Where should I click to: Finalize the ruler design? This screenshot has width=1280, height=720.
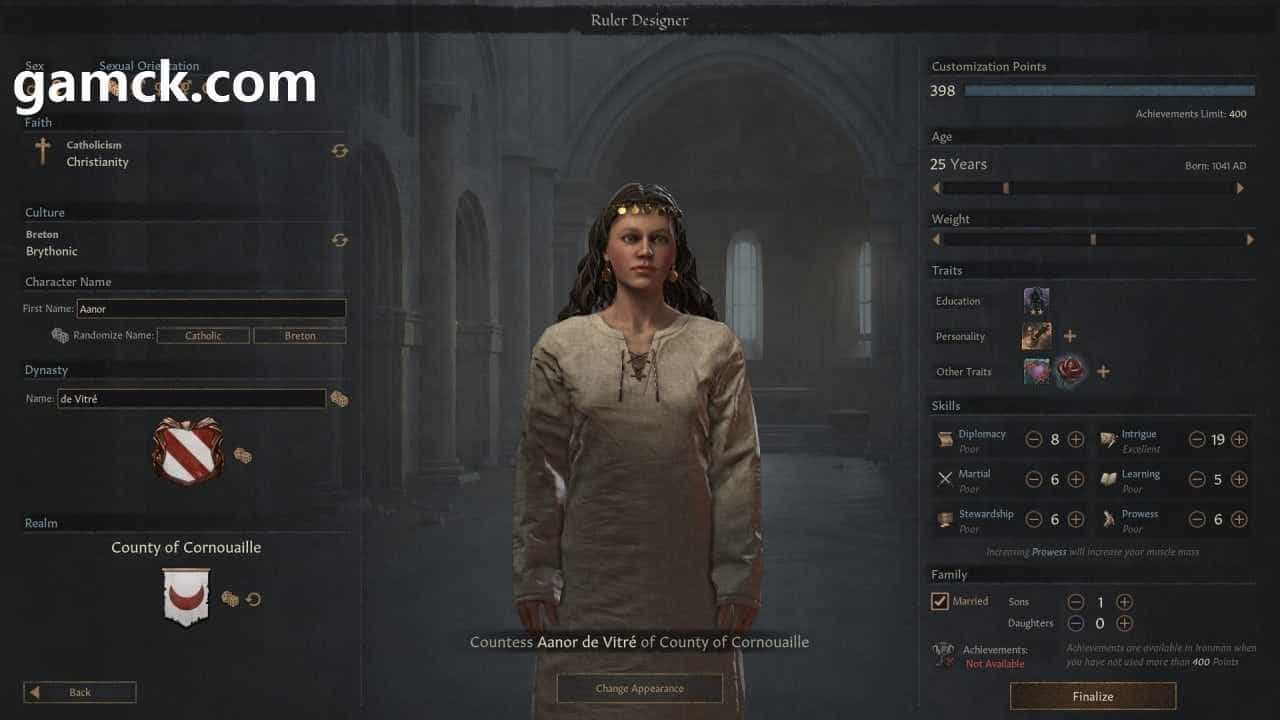point(1092,696)
